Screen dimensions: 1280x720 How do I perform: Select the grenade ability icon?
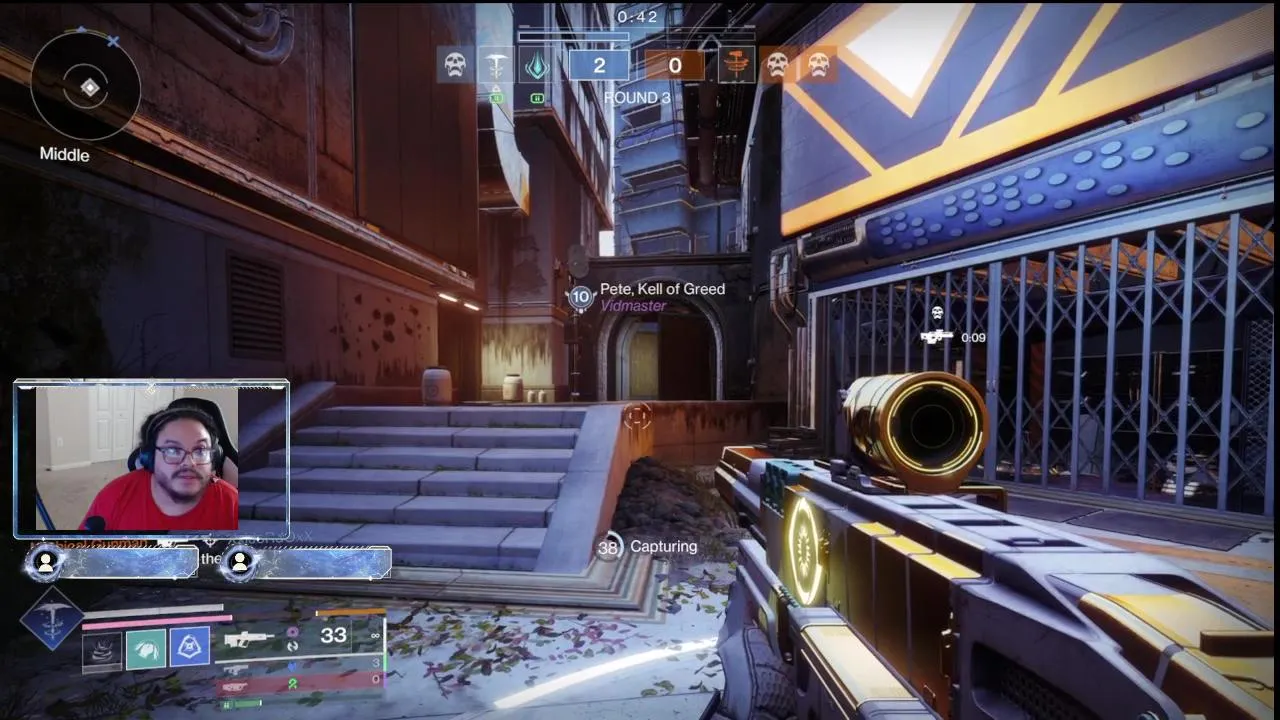click(x=102, y=651)
